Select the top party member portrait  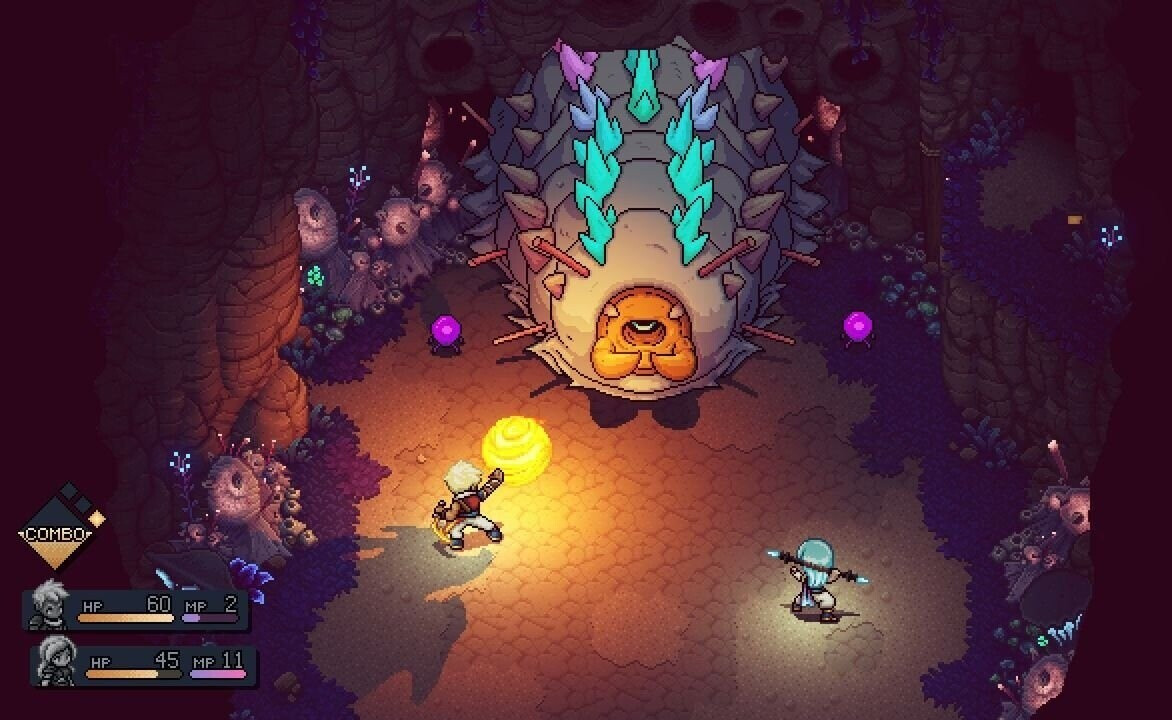[x=47, y=605]
